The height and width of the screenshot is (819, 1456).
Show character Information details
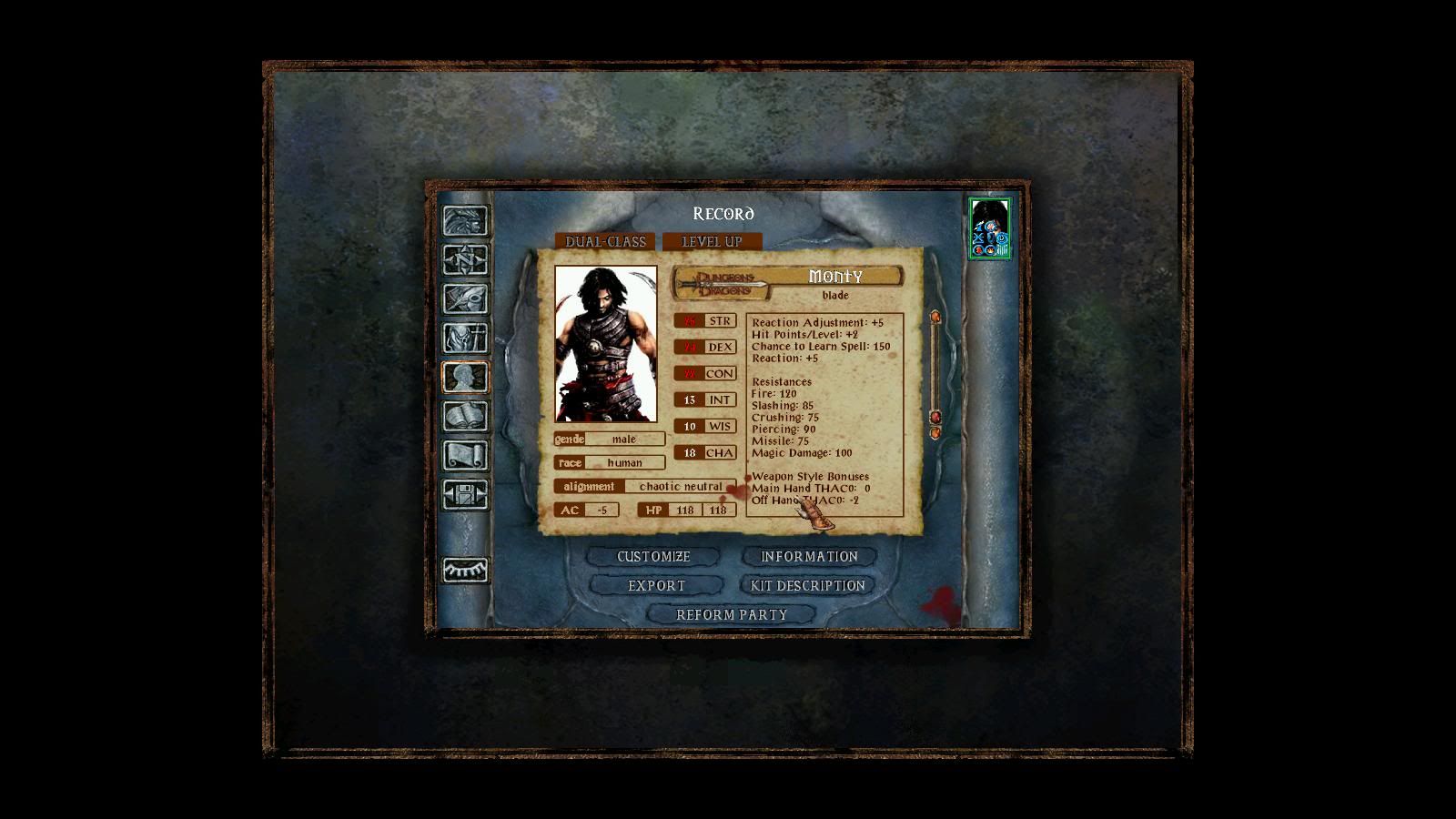[809, 557]
